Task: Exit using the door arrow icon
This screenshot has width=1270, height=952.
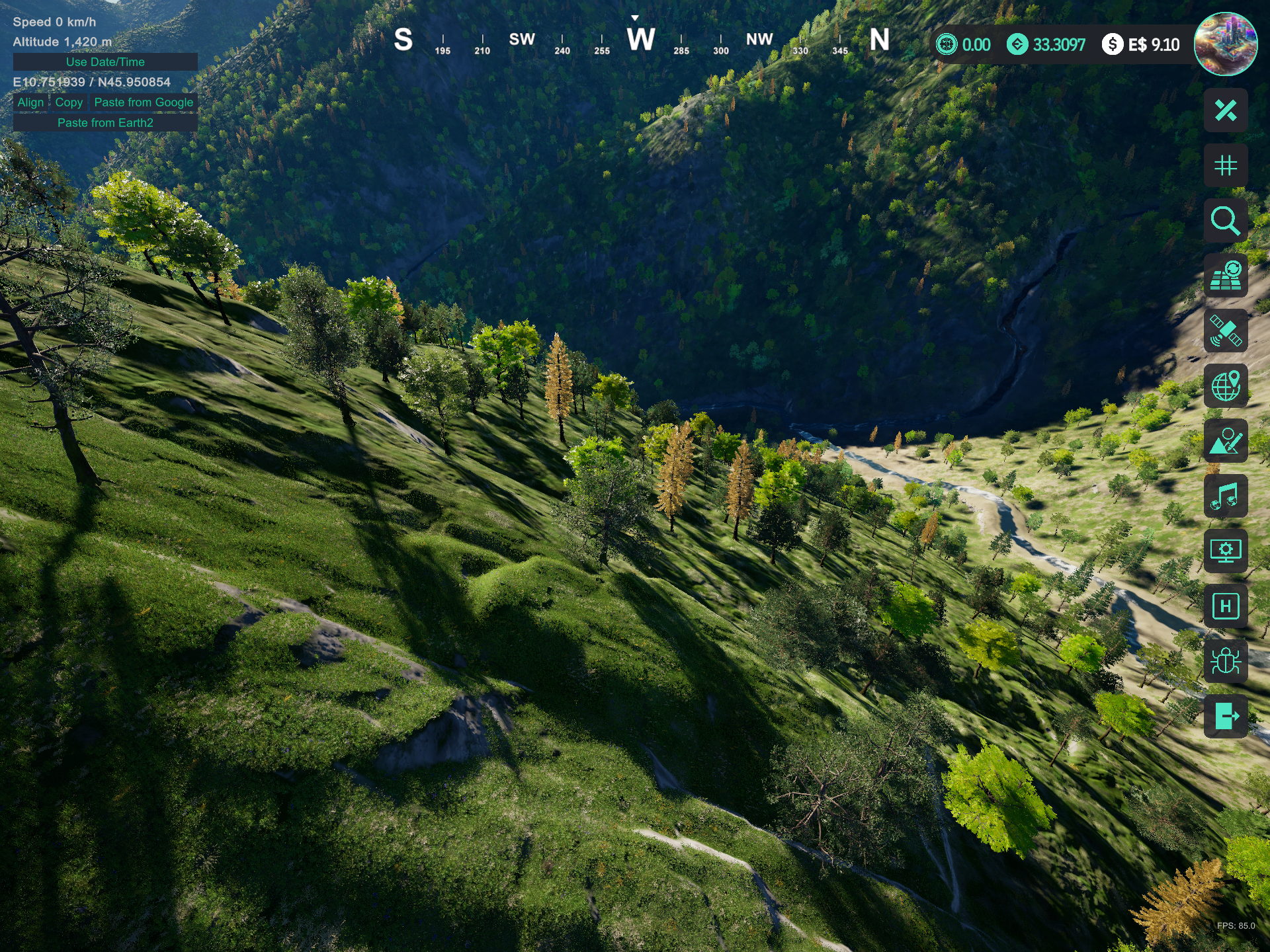Action: 1225,716
